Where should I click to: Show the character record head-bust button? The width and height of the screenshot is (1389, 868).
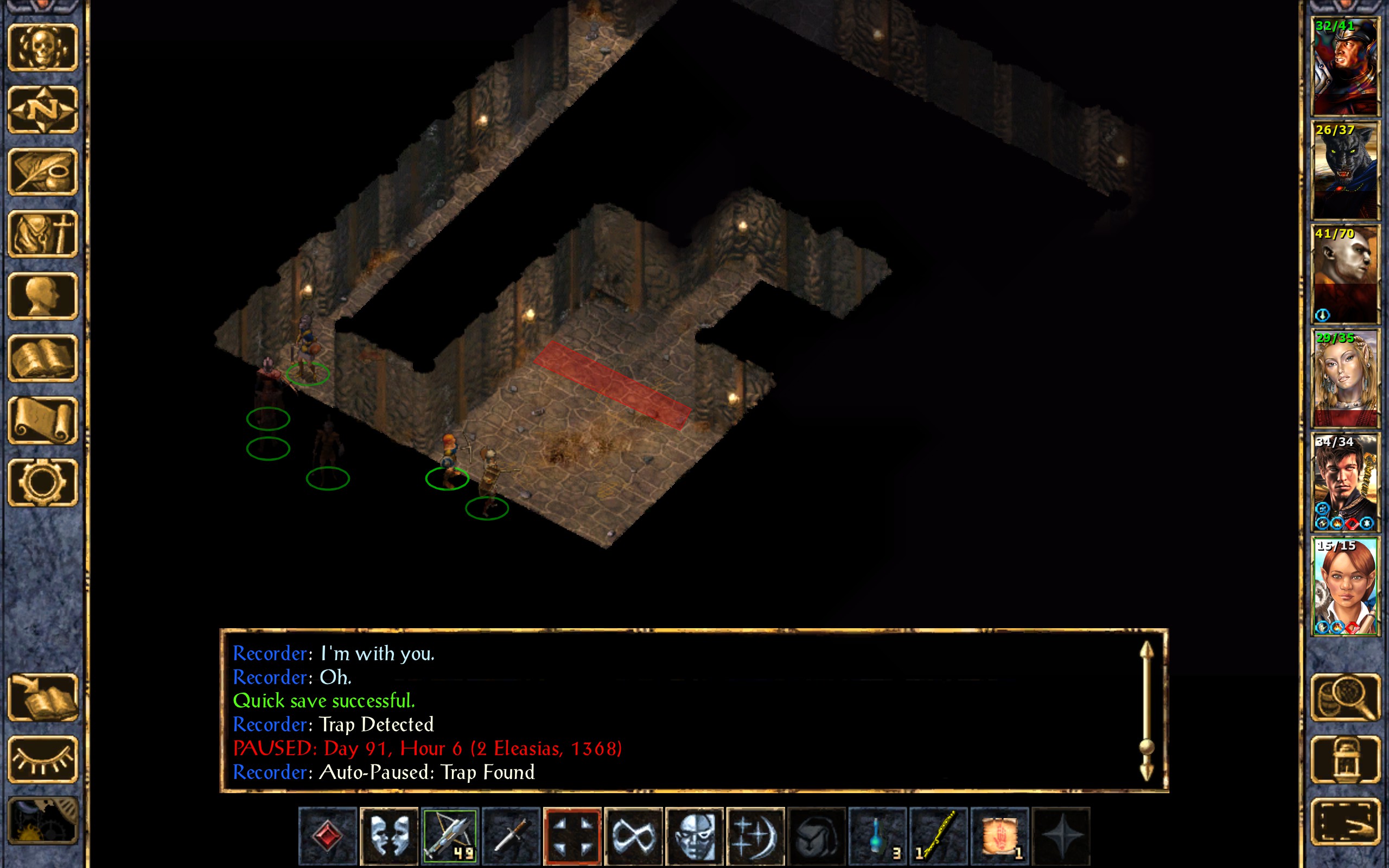42,296
